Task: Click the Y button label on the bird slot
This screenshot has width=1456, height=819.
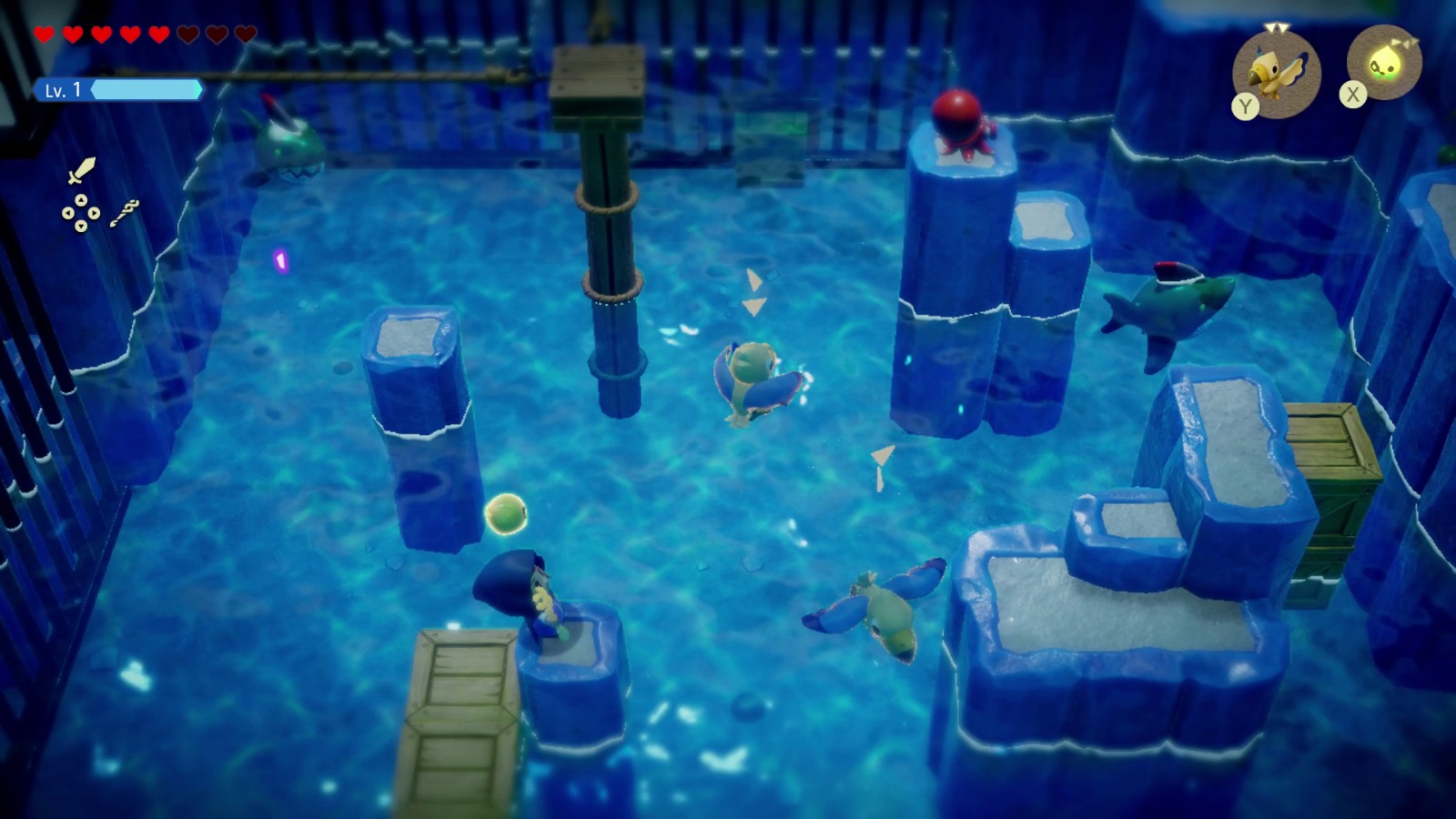Action: click(1246, 105)
